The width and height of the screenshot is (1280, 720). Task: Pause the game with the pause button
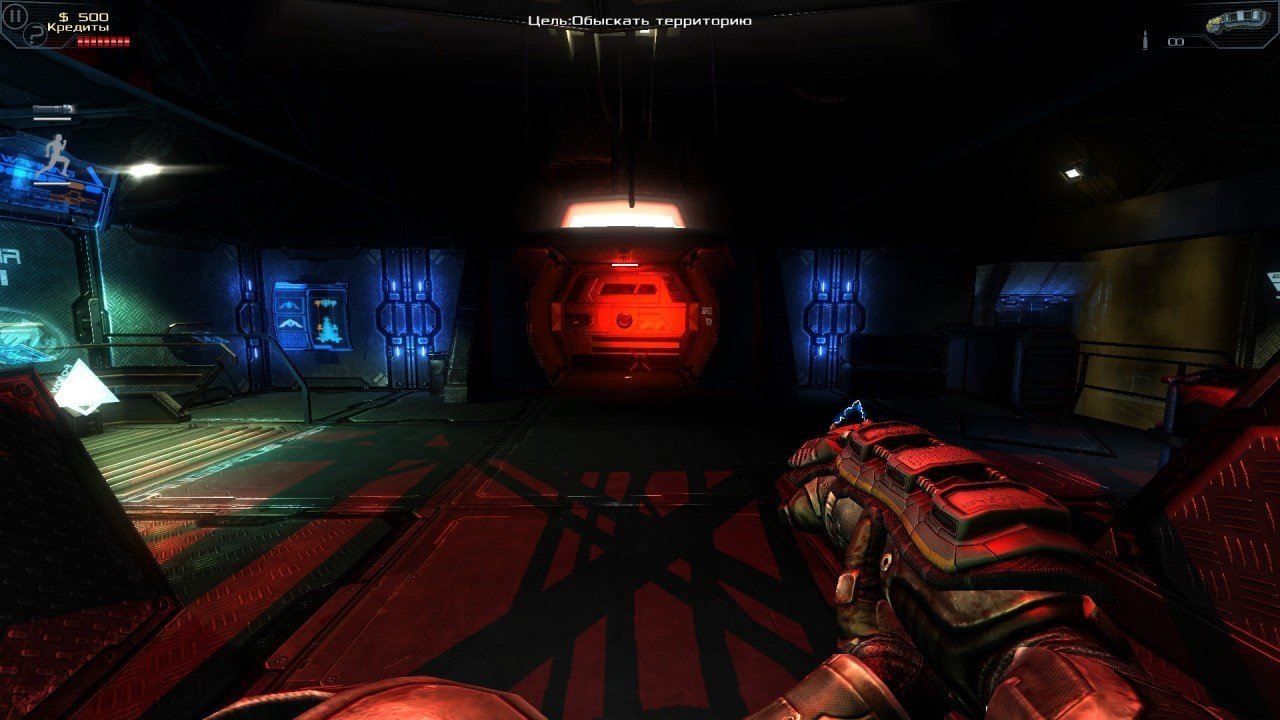coord(15,16)
